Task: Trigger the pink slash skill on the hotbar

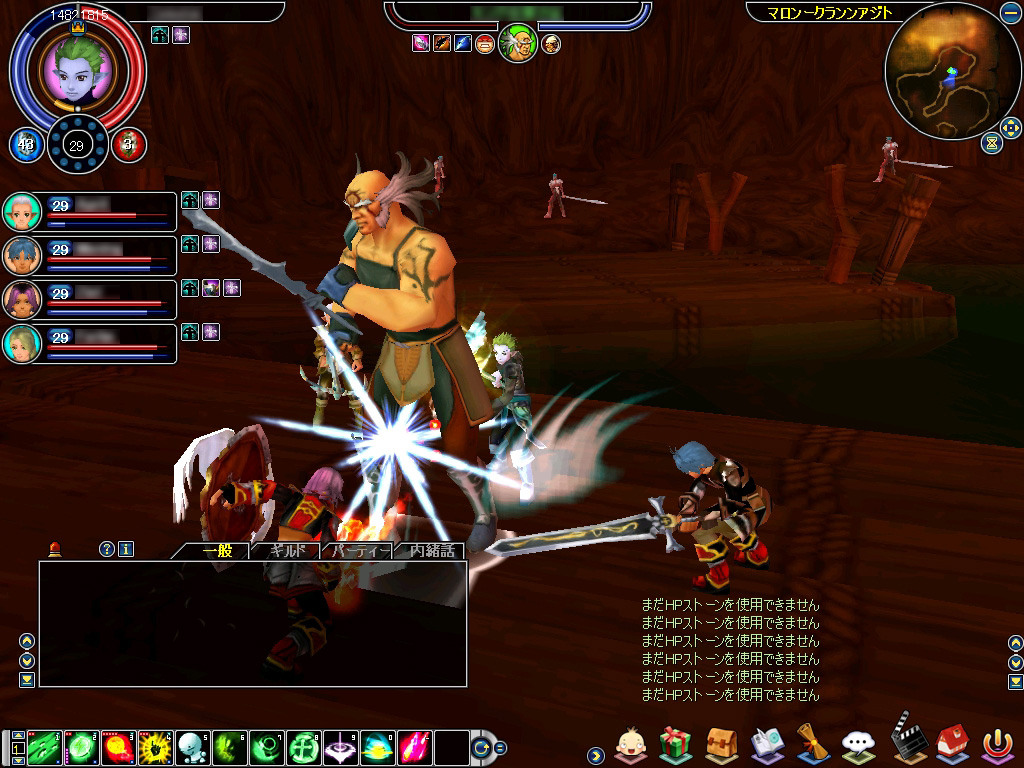Action: tap(414, 746)
